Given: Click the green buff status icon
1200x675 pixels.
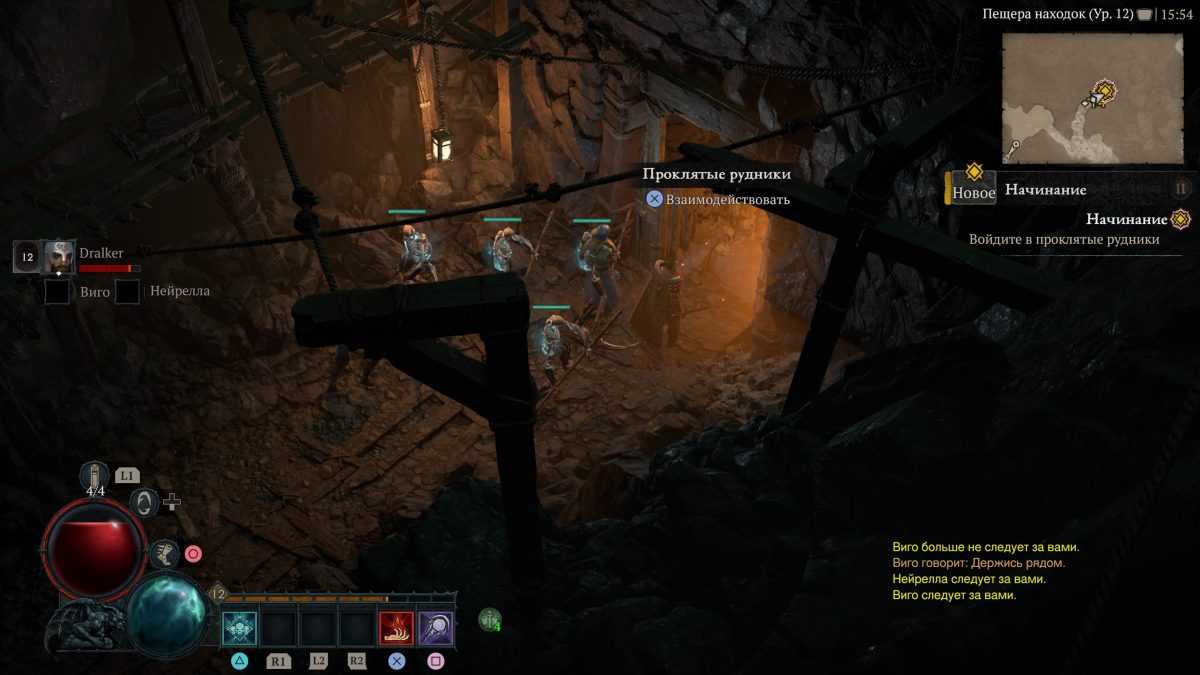Looking at the screenshot, I should [x=489, y=620].
